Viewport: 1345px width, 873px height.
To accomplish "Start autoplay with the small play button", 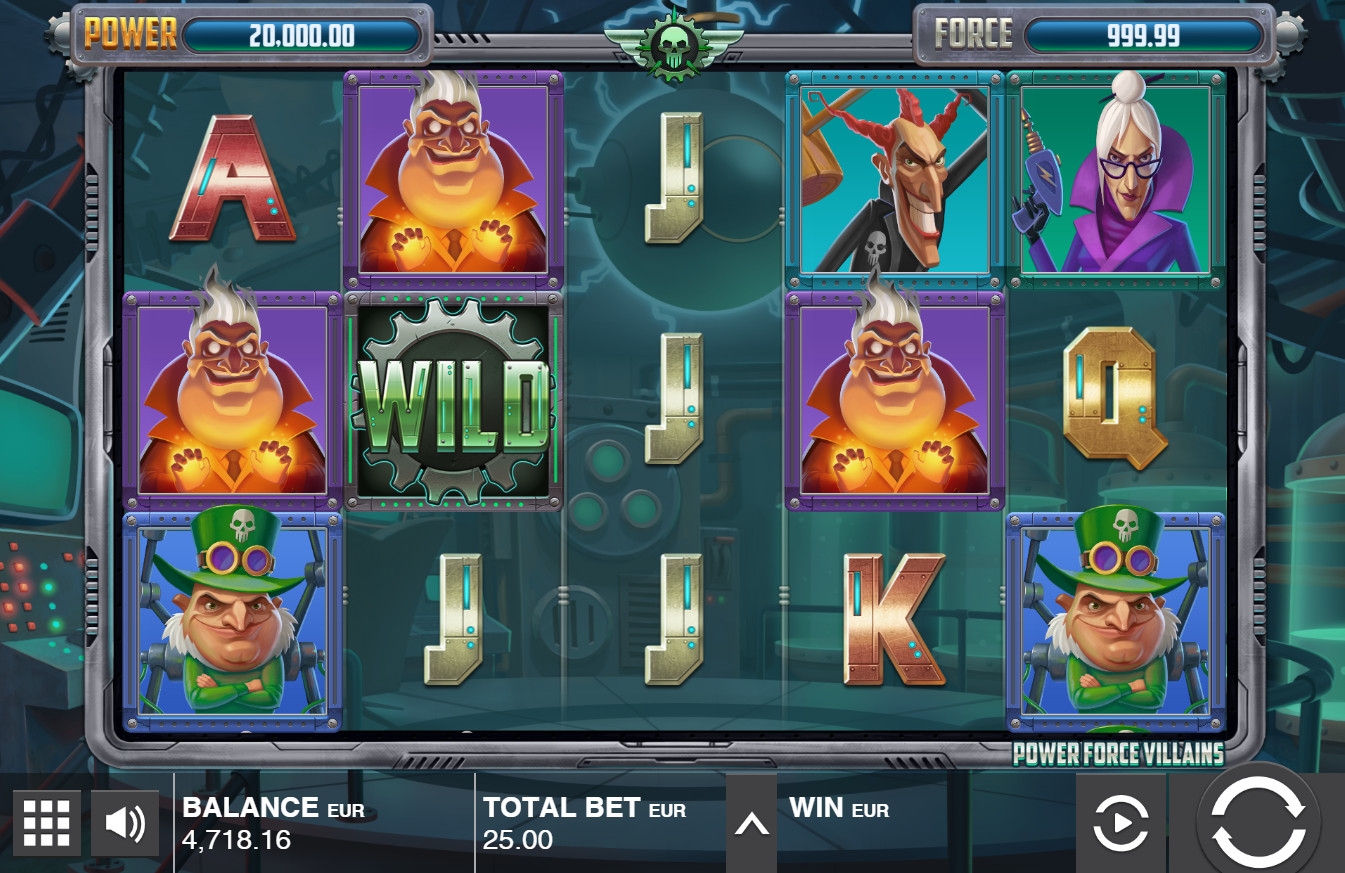I will point(1120,823).
